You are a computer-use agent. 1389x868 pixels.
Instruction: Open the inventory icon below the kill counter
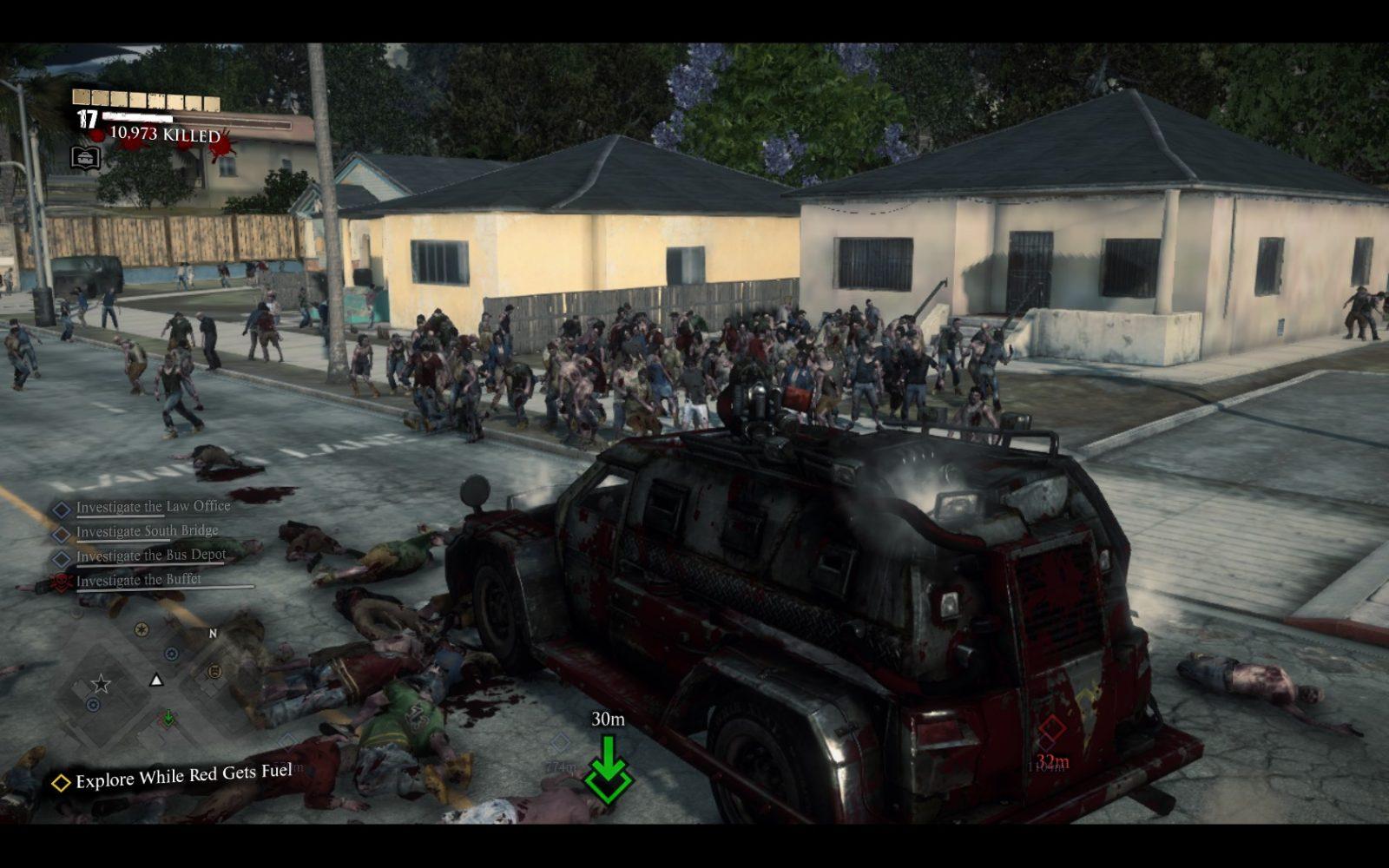pyautogui.click(x=85, y=158)
